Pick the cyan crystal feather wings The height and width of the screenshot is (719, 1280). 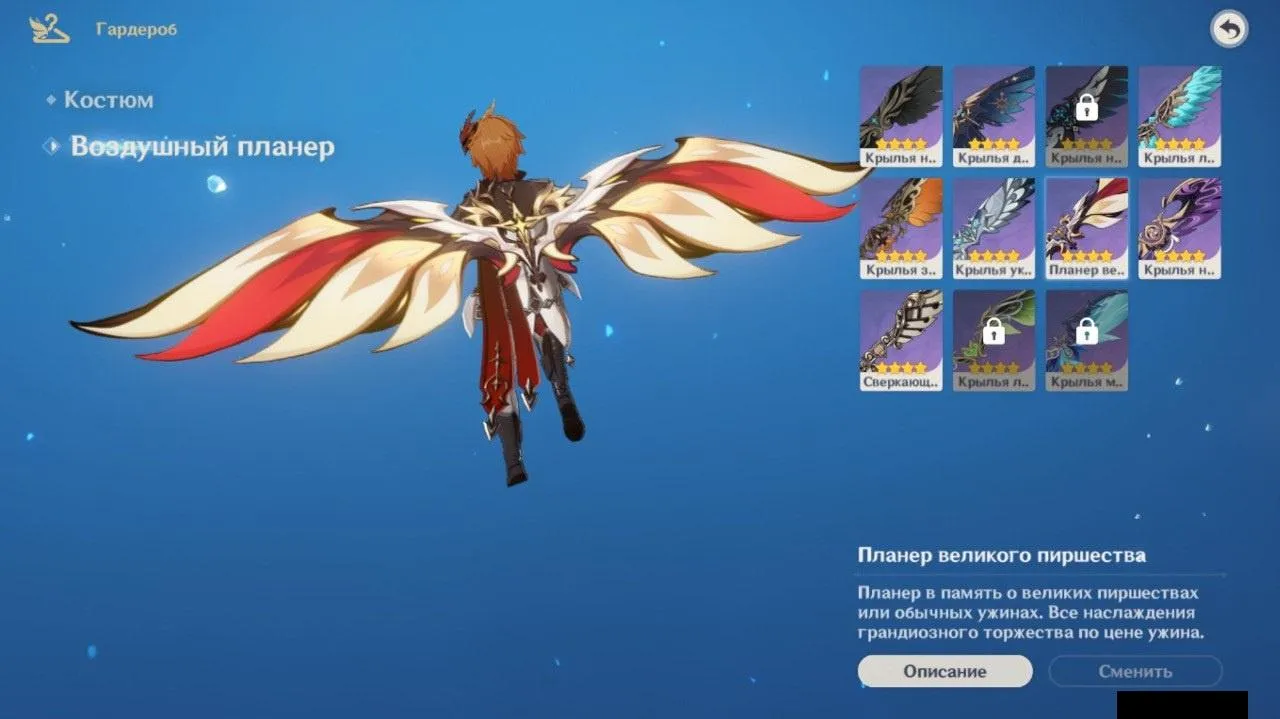[x=1180, y=115]
